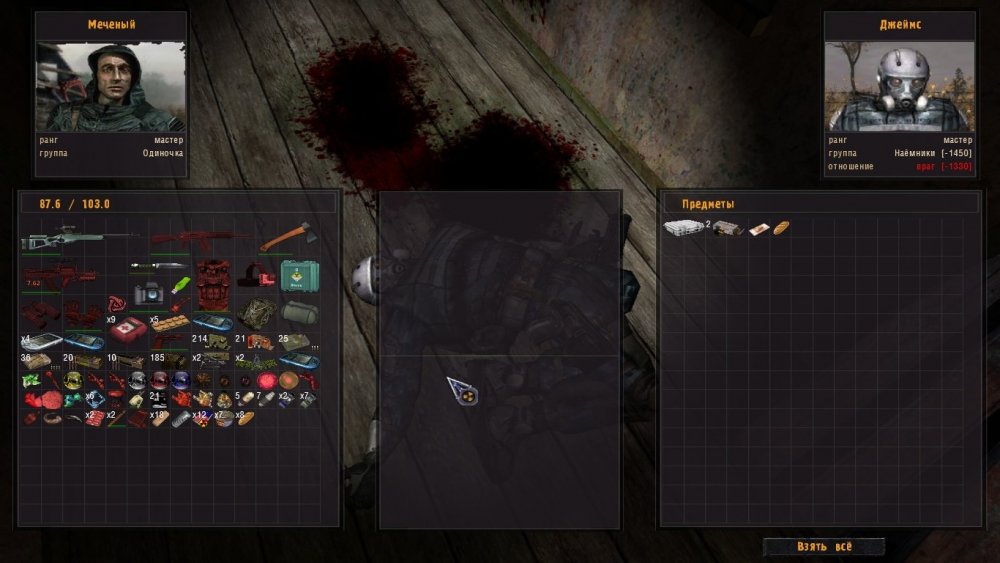Take the ammo box stack from the corpse
This screenshot has width=1000, height=563.
[726, 228]
